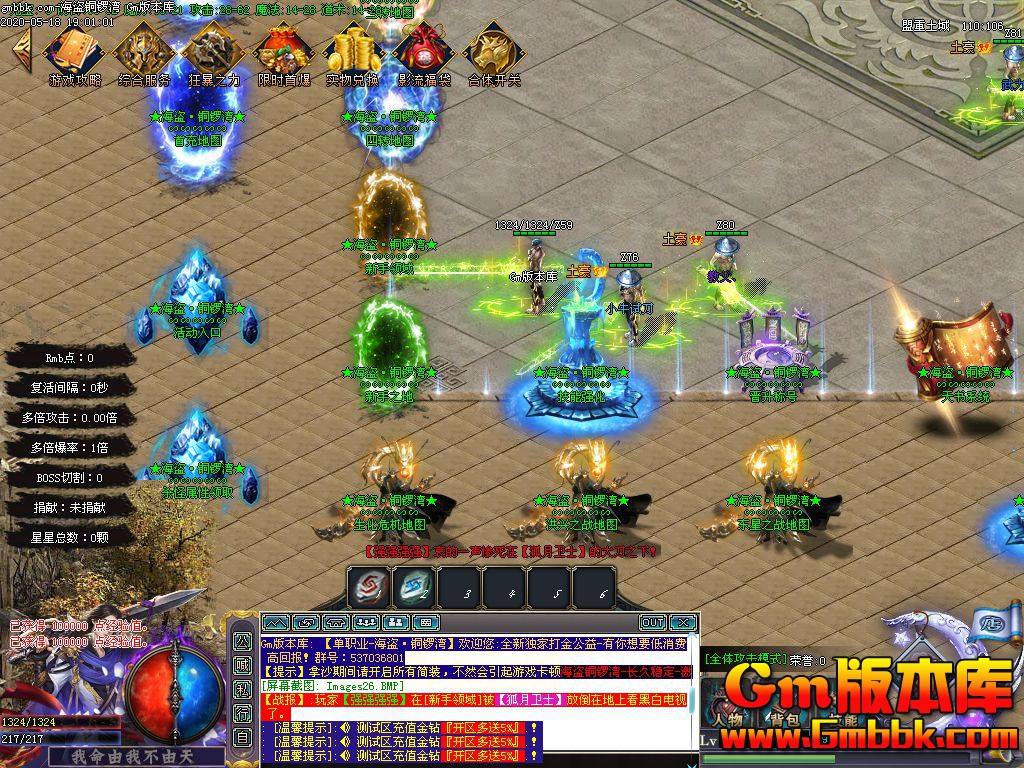Screen dimensions: 1024x768
Task: Collapse the top icon bar with the left arrow
Action: point(20,46)
